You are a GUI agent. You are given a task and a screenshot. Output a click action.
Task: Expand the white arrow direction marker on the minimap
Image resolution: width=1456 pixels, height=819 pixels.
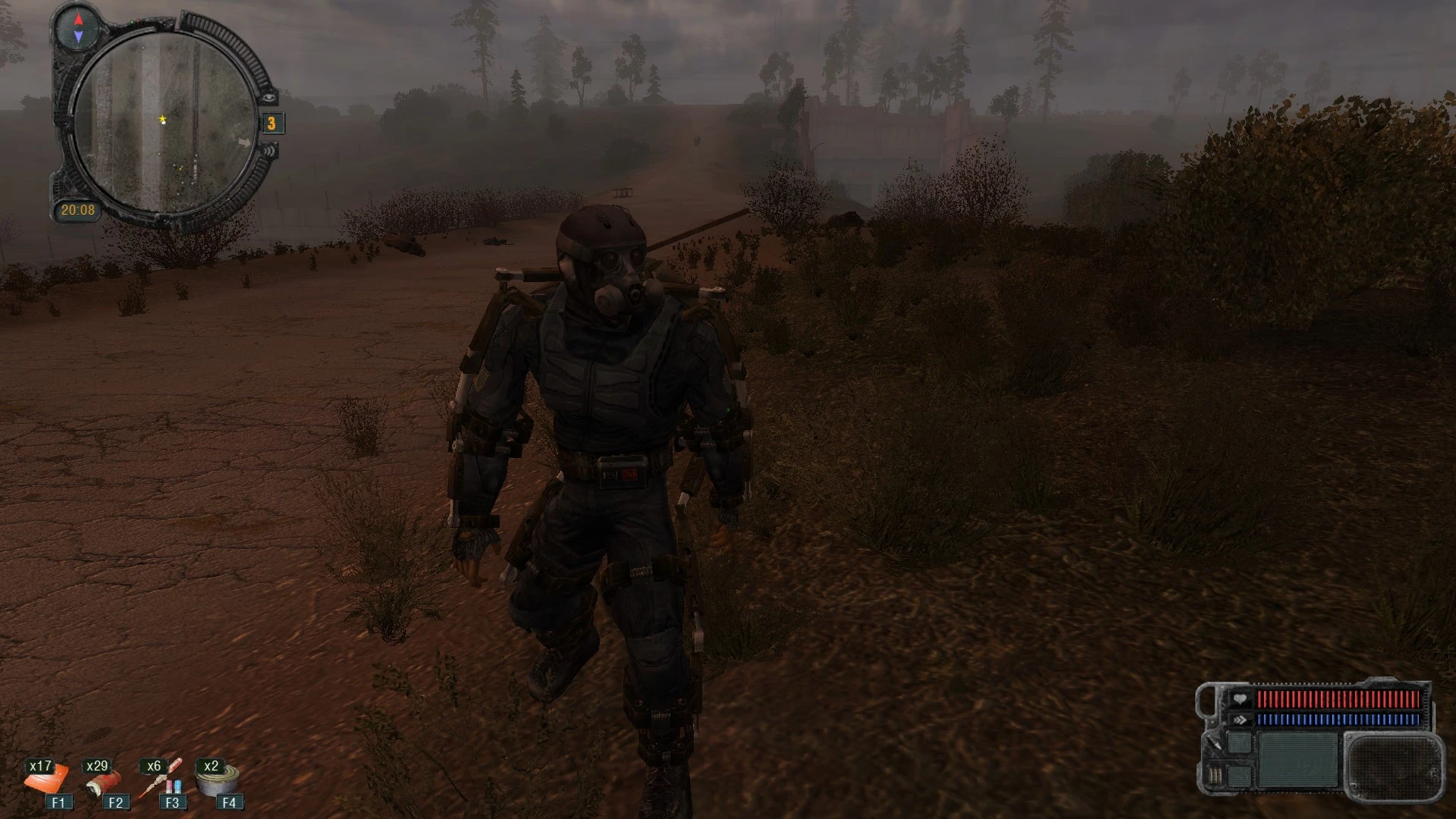[244, 143]
